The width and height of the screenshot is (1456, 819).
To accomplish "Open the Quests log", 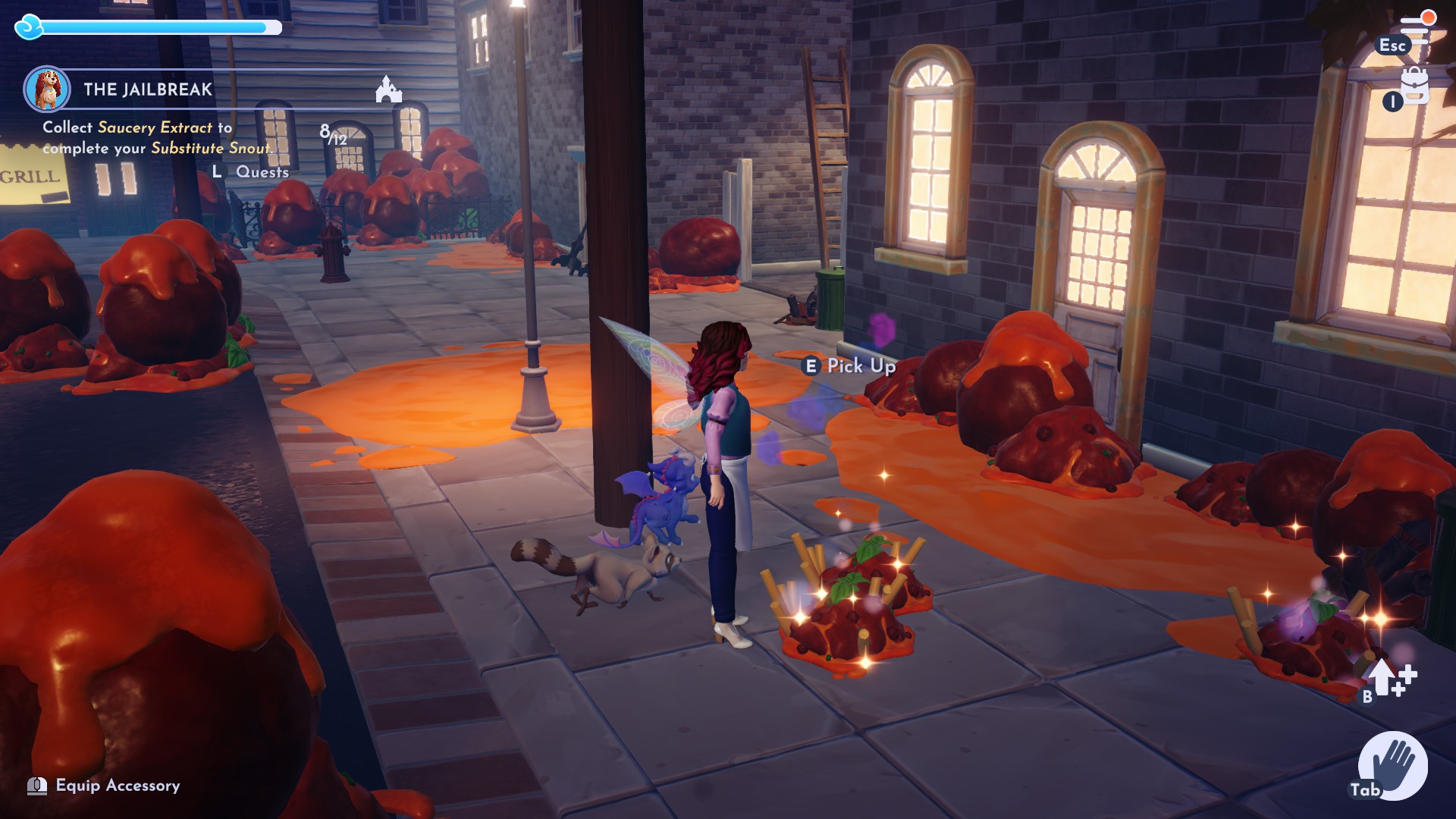I will [x=262, y=172].
